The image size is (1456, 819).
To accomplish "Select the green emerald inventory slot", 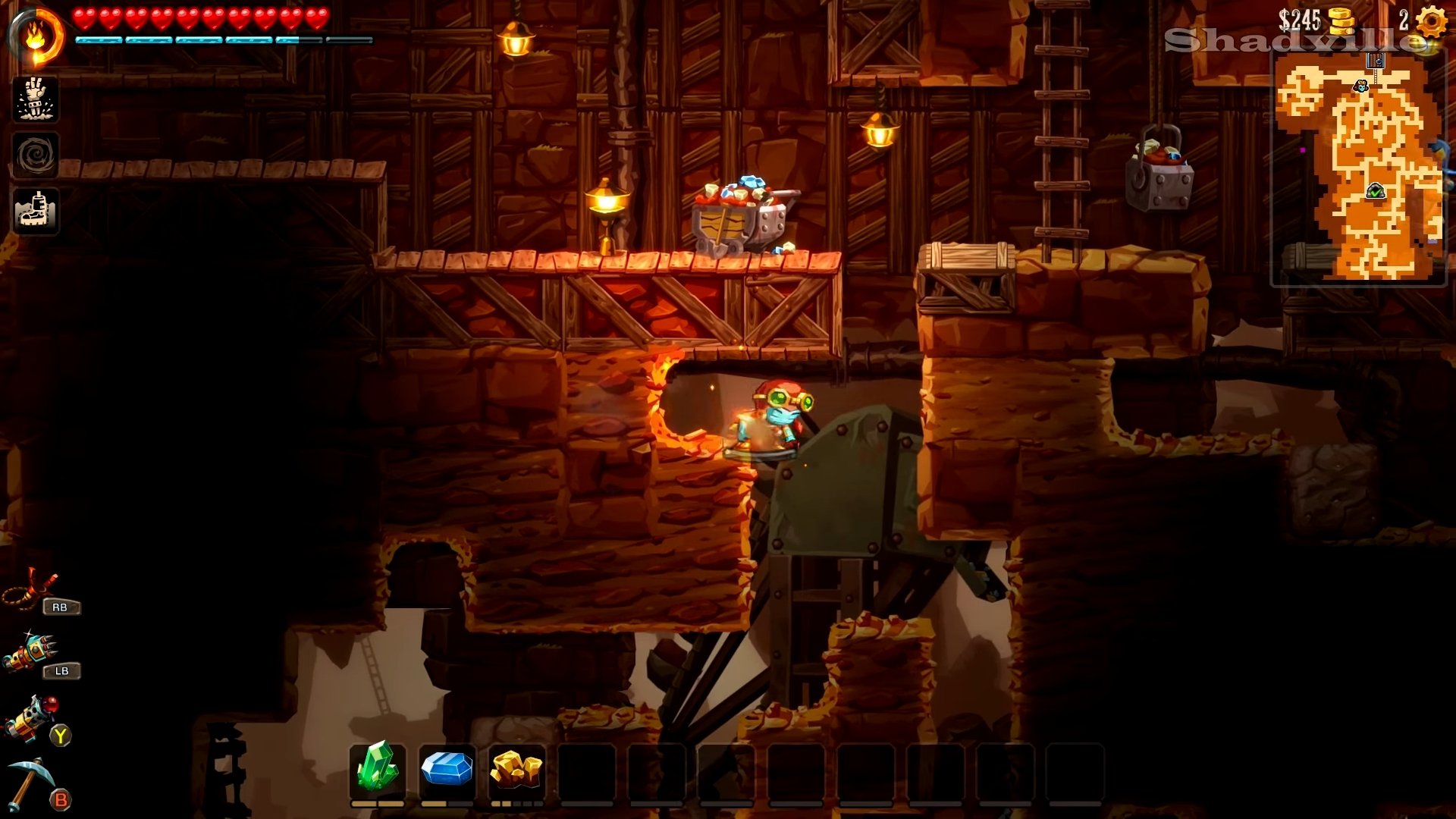I will (x=378, y=770).
